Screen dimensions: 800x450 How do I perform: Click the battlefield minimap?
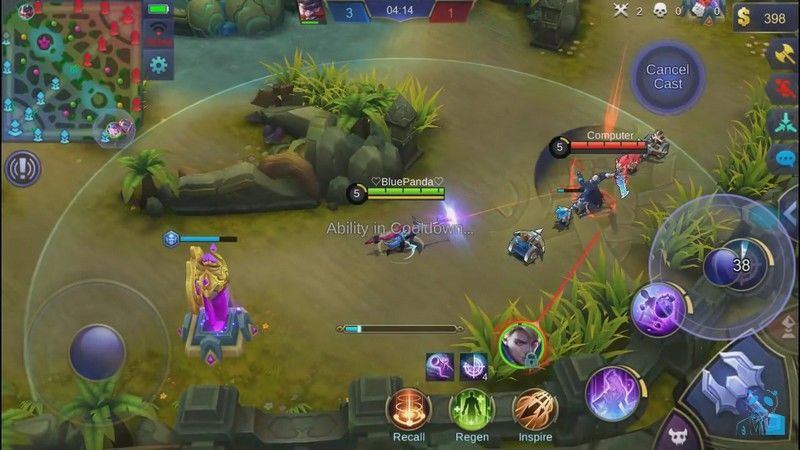point(71,70)
